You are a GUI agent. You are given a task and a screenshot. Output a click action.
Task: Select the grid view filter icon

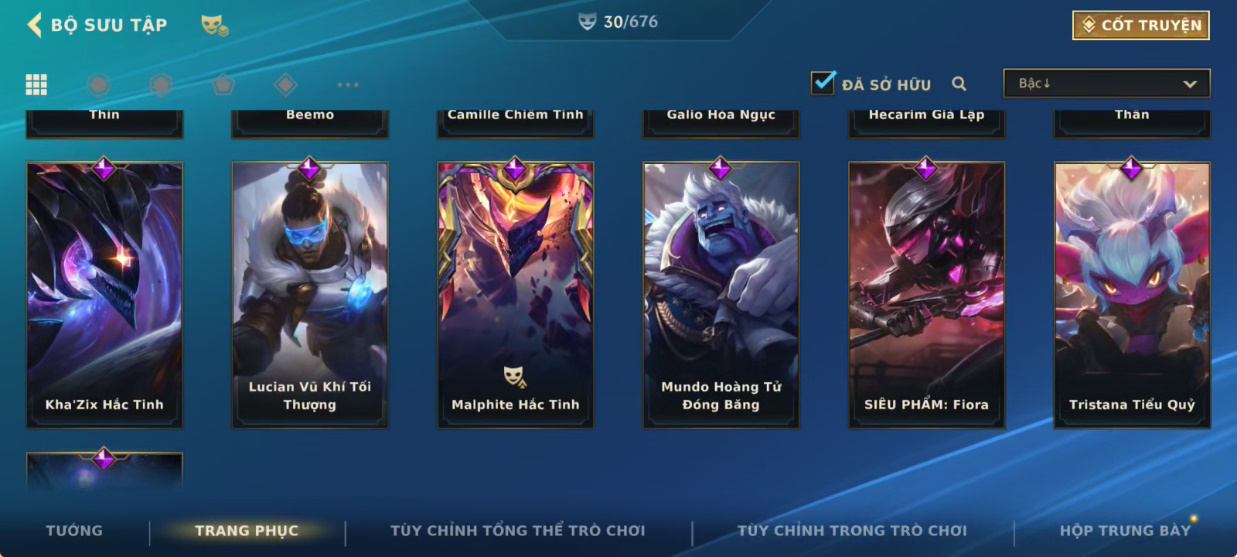click(x=36, y=85)
